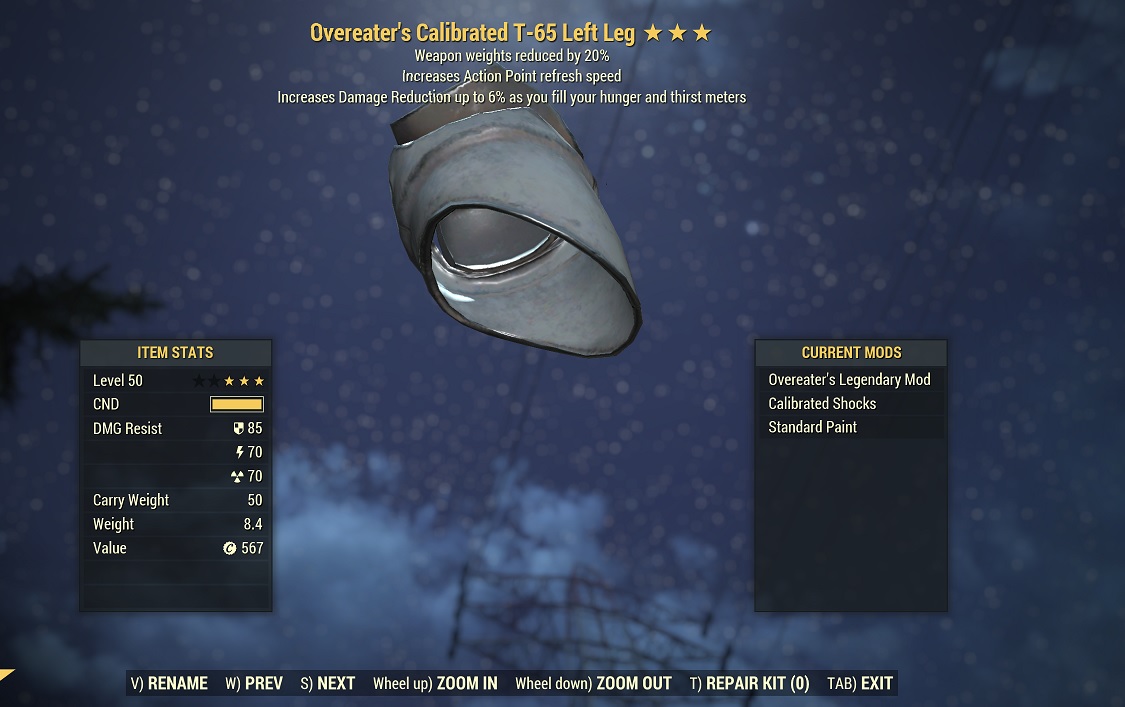Click the RENAME button
Viewport: 1125px width, 707px height.
(169, 684)
